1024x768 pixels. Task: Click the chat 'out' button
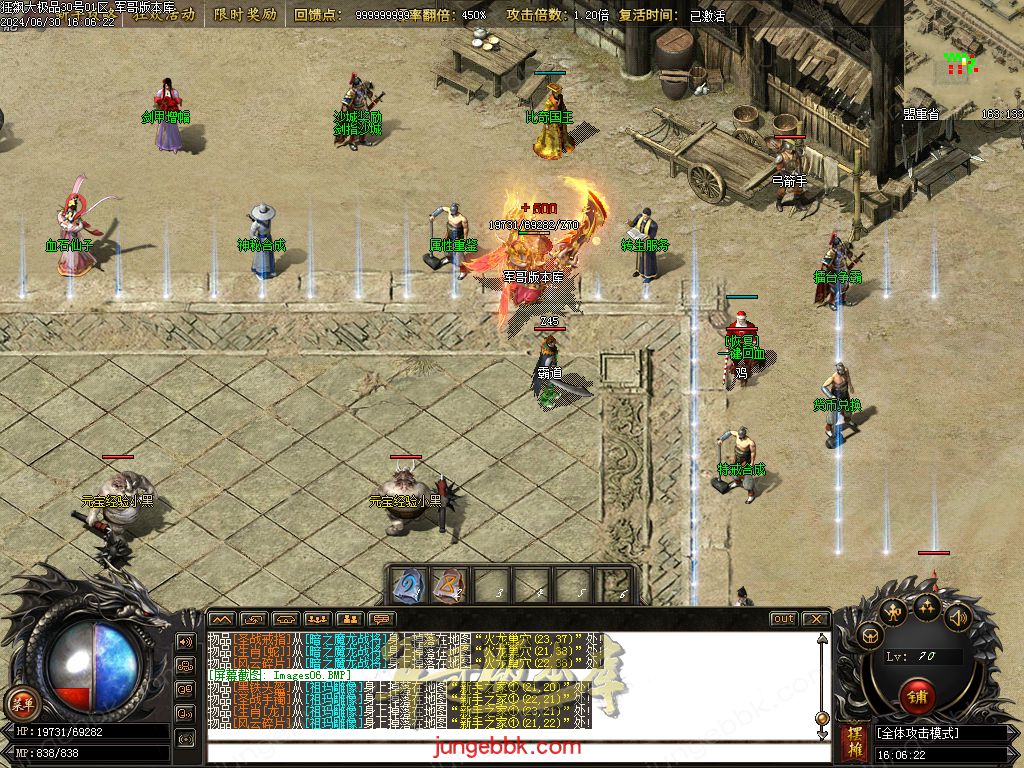(784, 619)
